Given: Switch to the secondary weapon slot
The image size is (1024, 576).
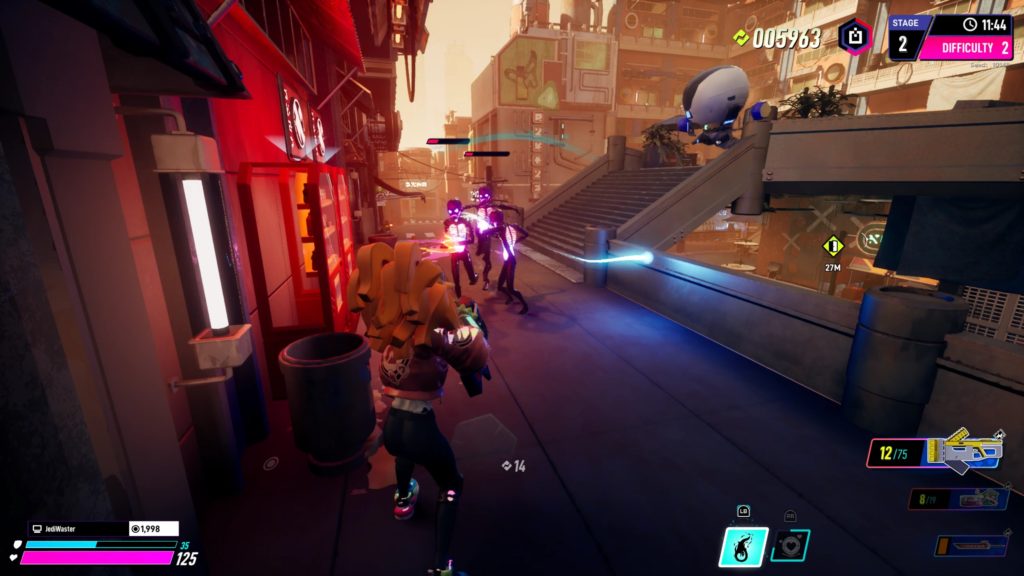Looking at the screenshot, I should point(958,499).
